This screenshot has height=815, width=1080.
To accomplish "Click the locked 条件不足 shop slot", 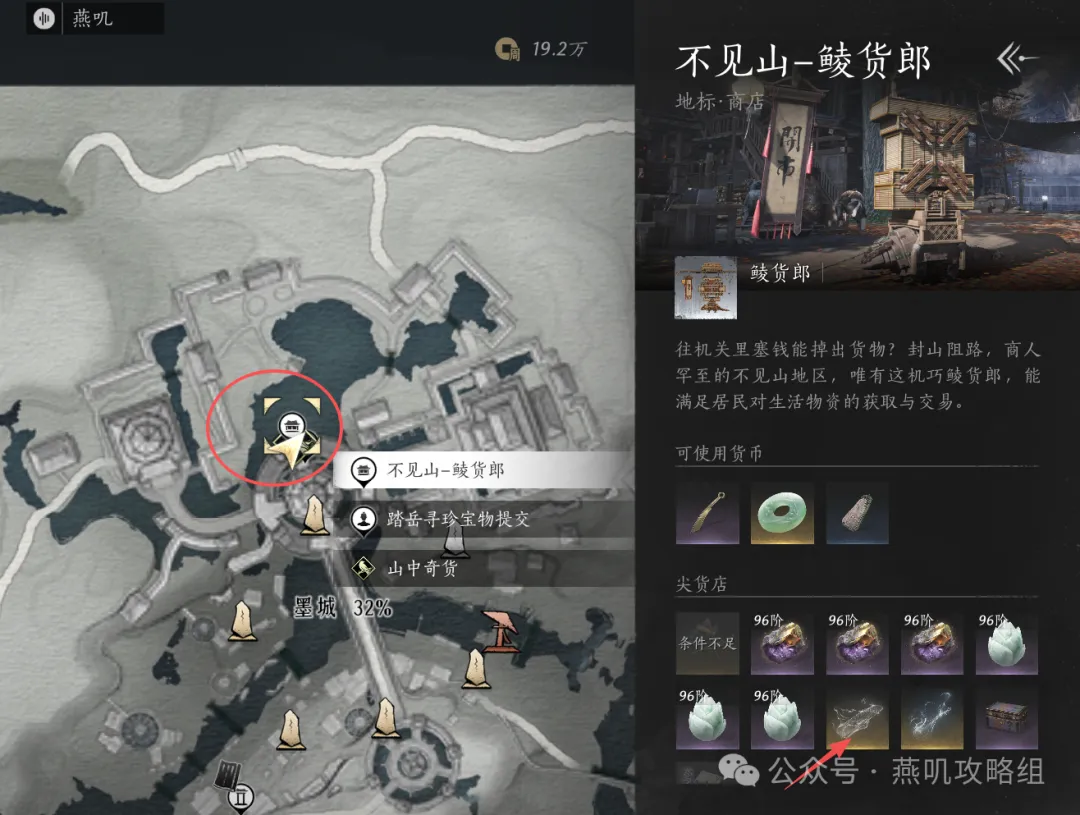I will point(707,642).
